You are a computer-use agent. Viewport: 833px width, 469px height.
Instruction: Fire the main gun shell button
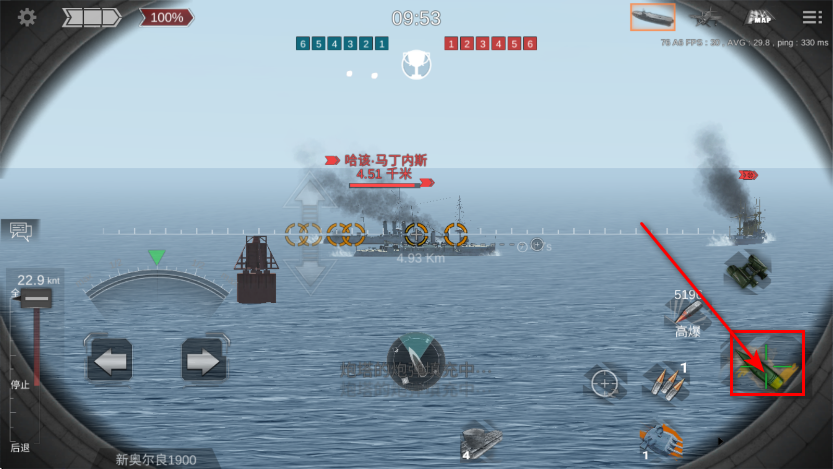767,363
